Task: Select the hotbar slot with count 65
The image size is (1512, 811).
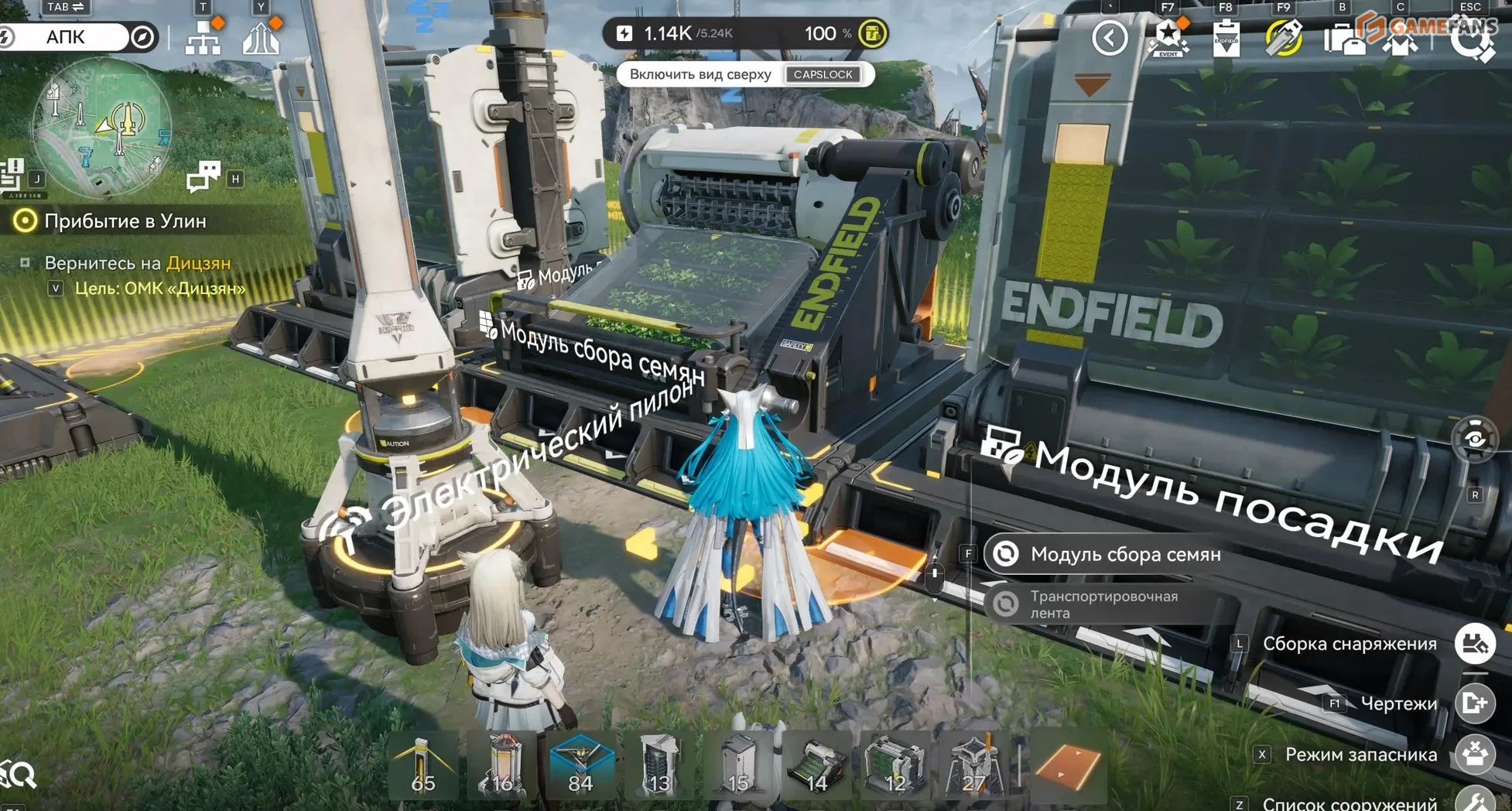Action: 422,766
